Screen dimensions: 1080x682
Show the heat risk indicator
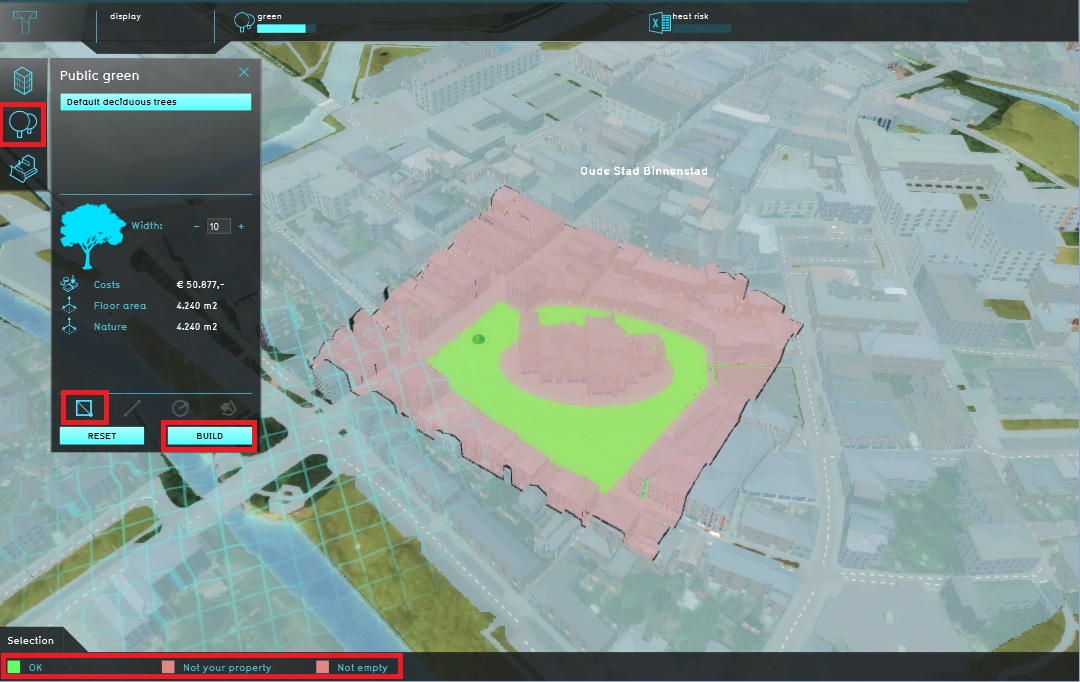(690, 22)
